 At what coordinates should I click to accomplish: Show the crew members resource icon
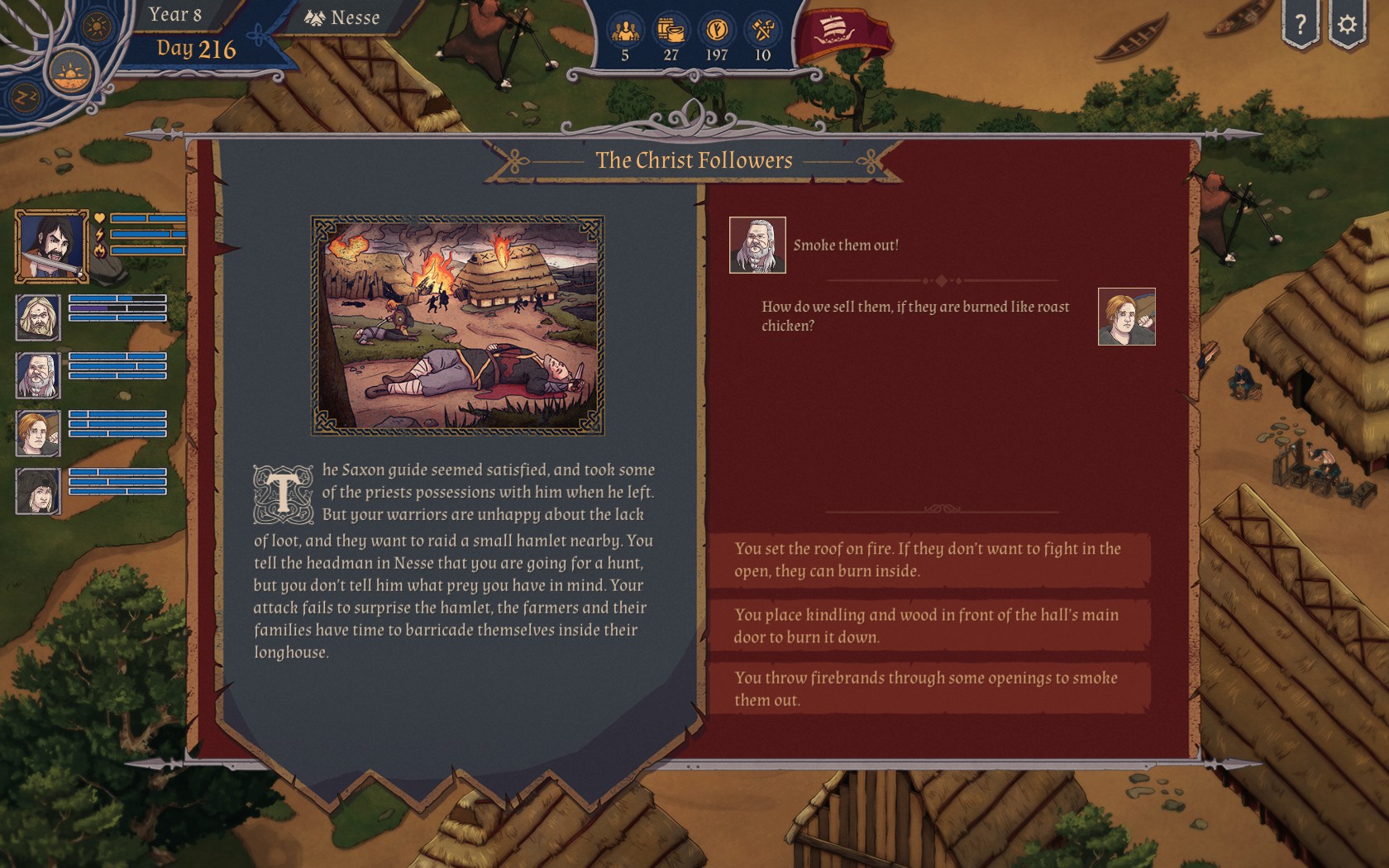[x=625, y=31]
